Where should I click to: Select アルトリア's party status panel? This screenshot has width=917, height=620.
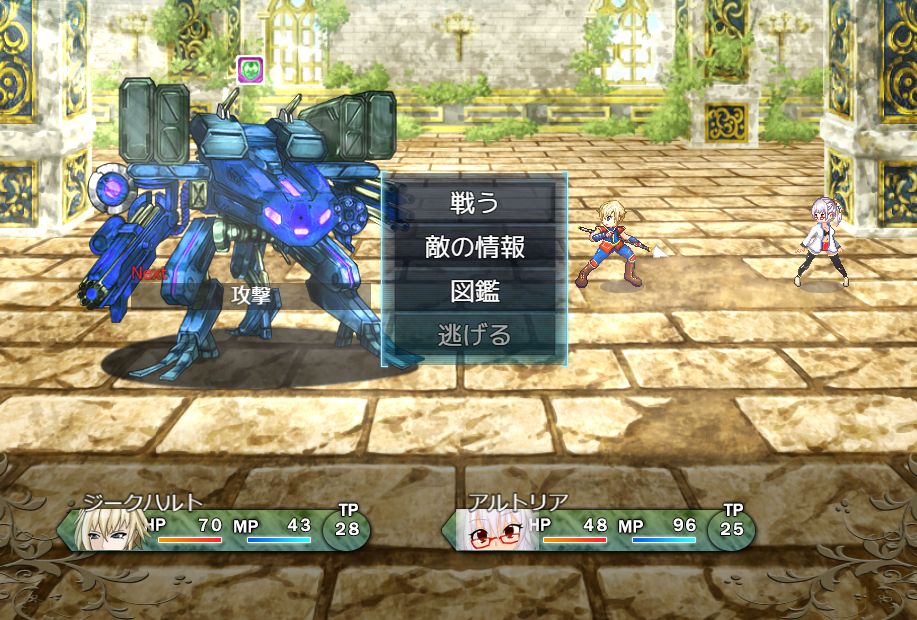600,527
